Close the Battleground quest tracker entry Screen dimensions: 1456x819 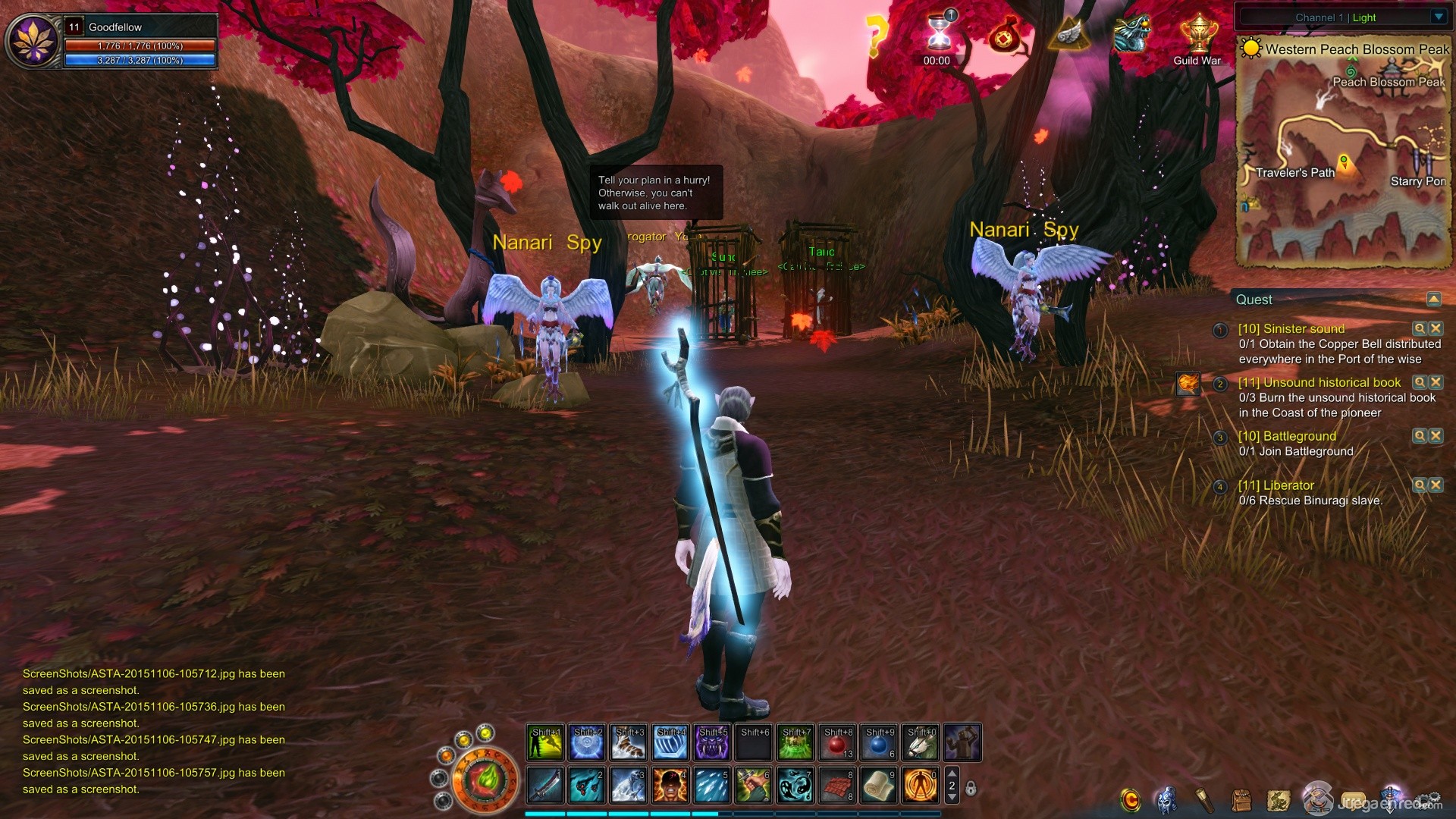(x=1436, y=436)
